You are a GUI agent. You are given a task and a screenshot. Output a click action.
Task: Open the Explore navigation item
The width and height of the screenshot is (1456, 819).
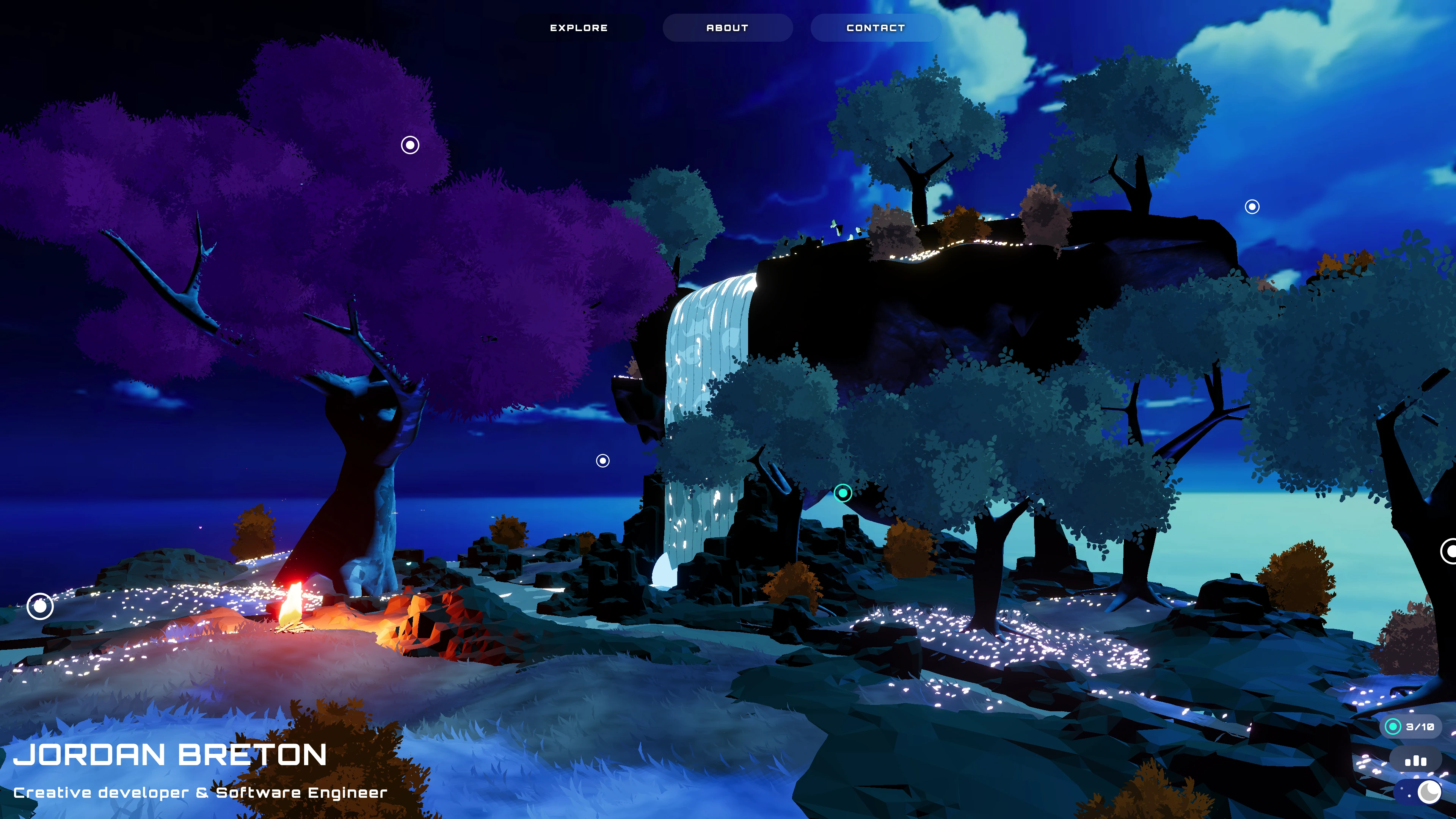579,28
